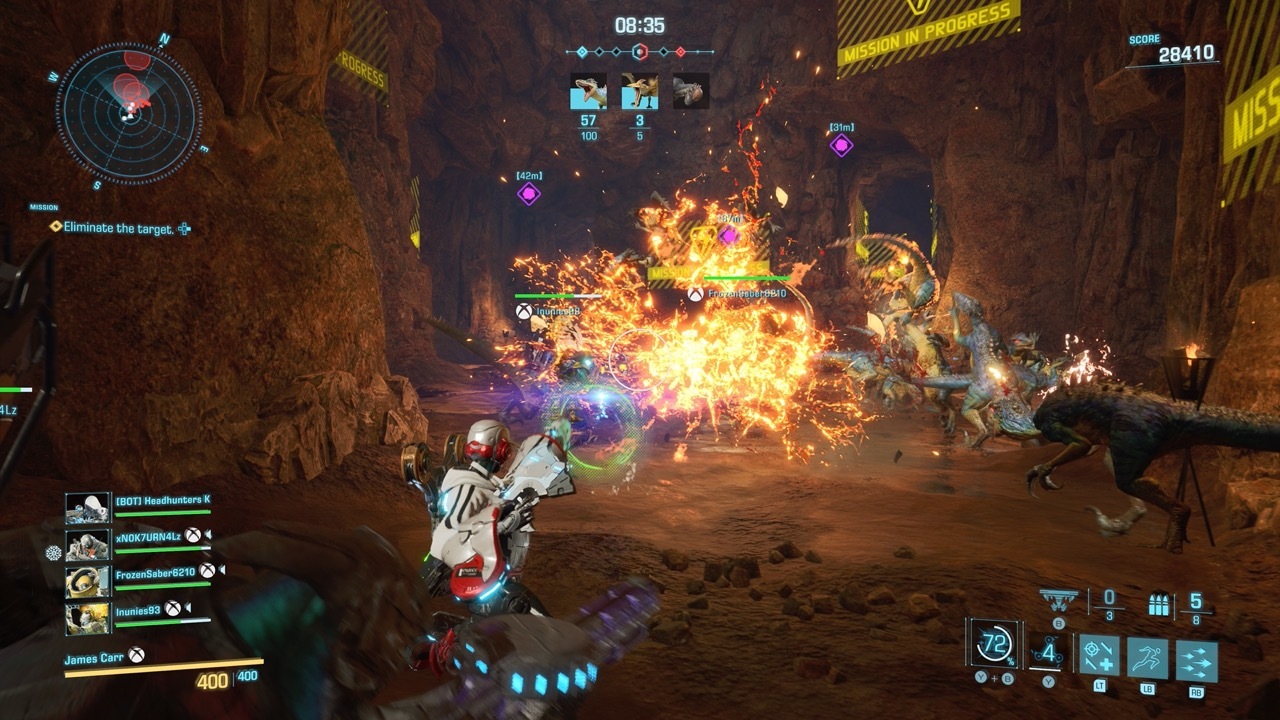This screenshot has height=720, width=1280.
Task: Select the cannon rig weapon icon
Action: (1060, 600)
